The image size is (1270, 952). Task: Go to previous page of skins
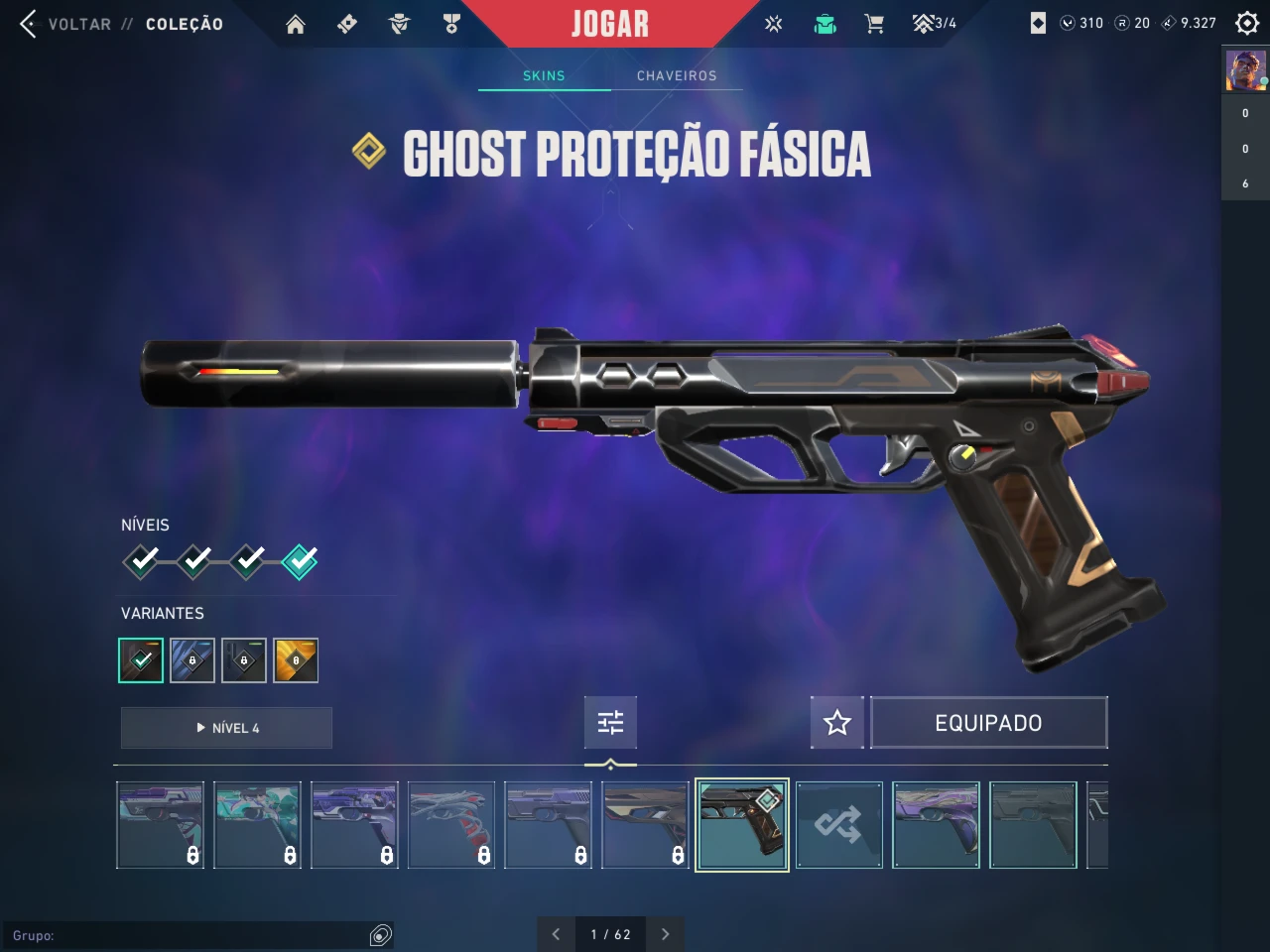(556, 934)
